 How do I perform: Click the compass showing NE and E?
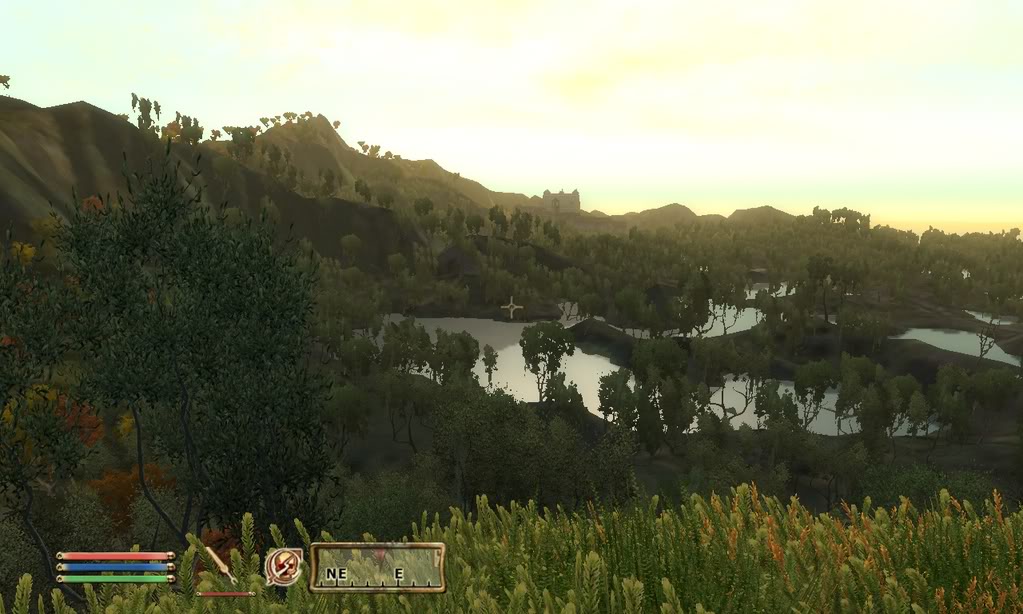(x=377, y=567)
